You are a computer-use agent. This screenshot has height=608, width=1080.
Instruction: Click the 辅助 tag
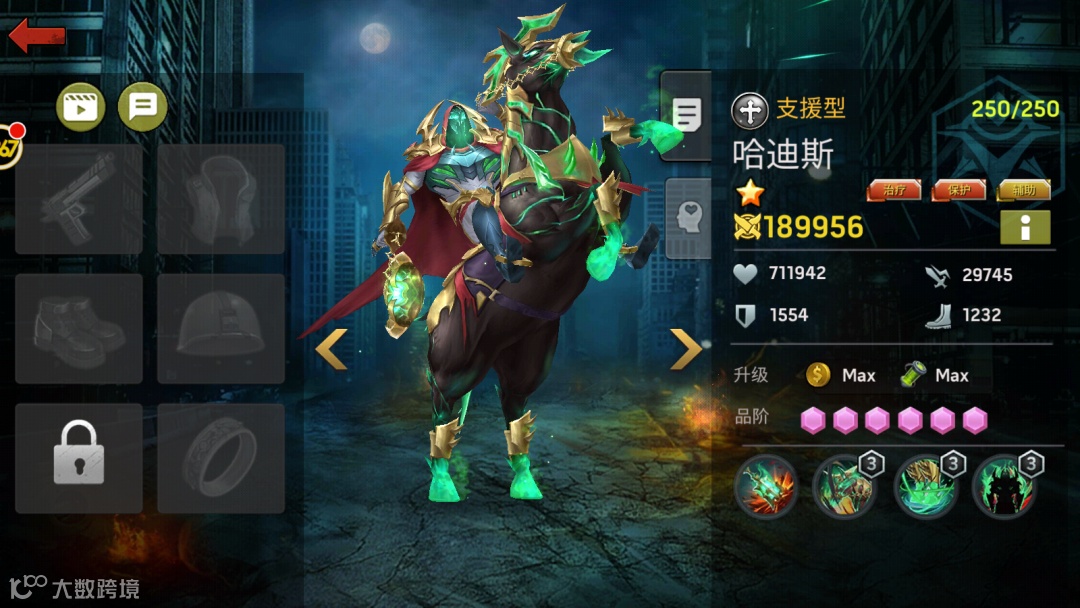(x=1023, y=190)
